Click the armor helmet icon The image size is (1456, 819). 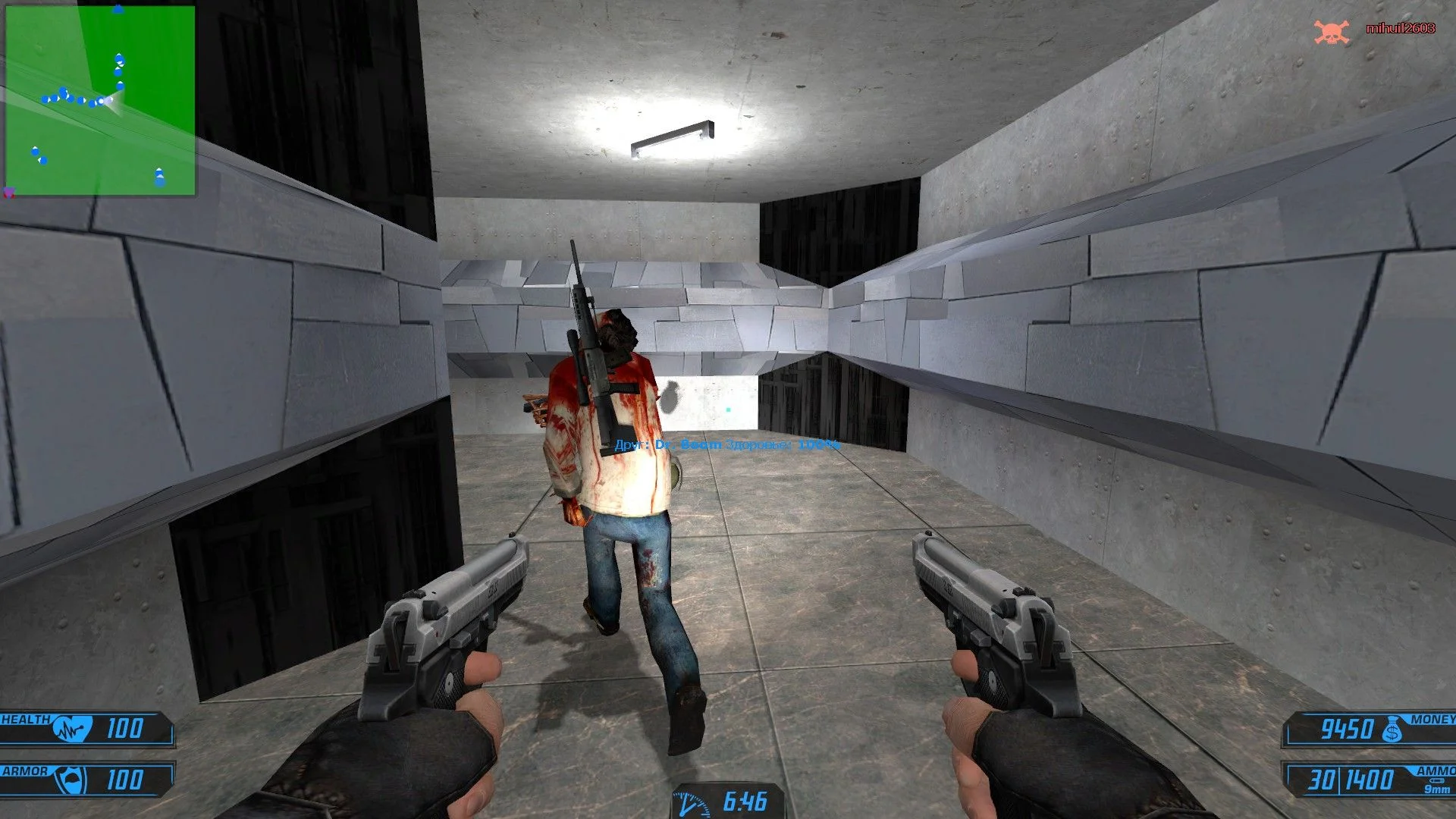tap(74, 780)
